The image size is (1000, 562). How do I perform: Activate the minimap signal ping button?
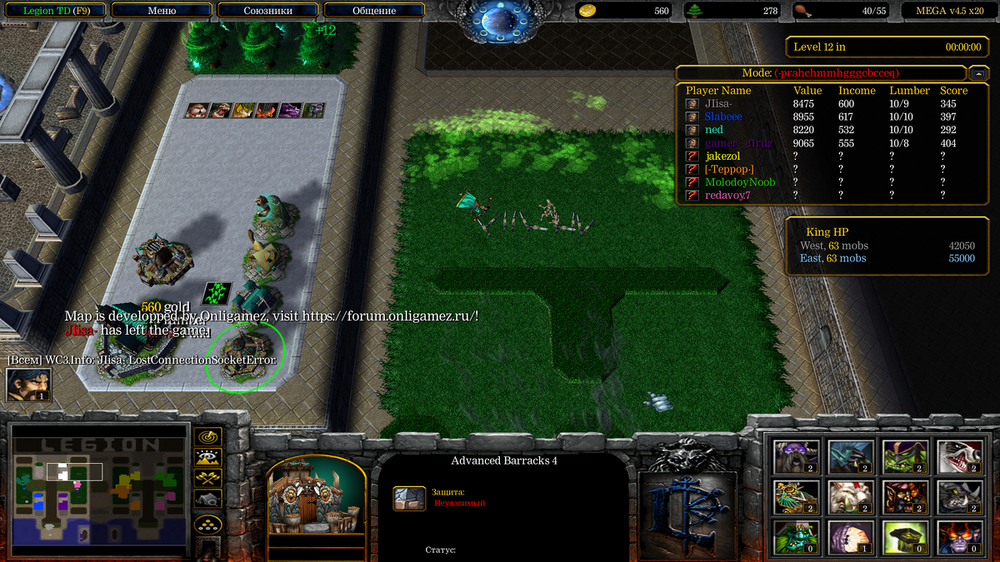click(x=208, y=437)
